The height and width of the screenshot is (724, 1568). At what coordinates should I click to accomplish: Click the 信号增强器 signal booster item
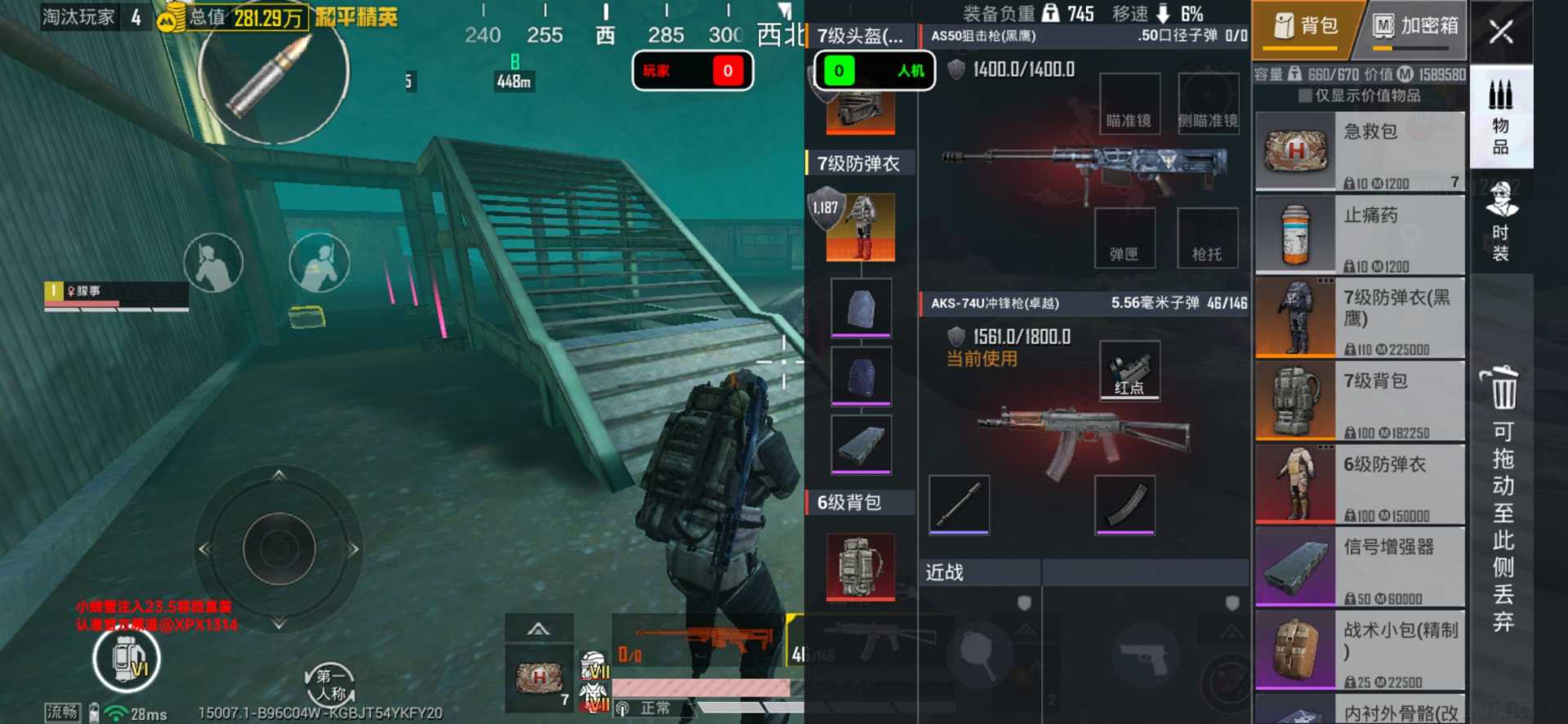coord(1360,566)
